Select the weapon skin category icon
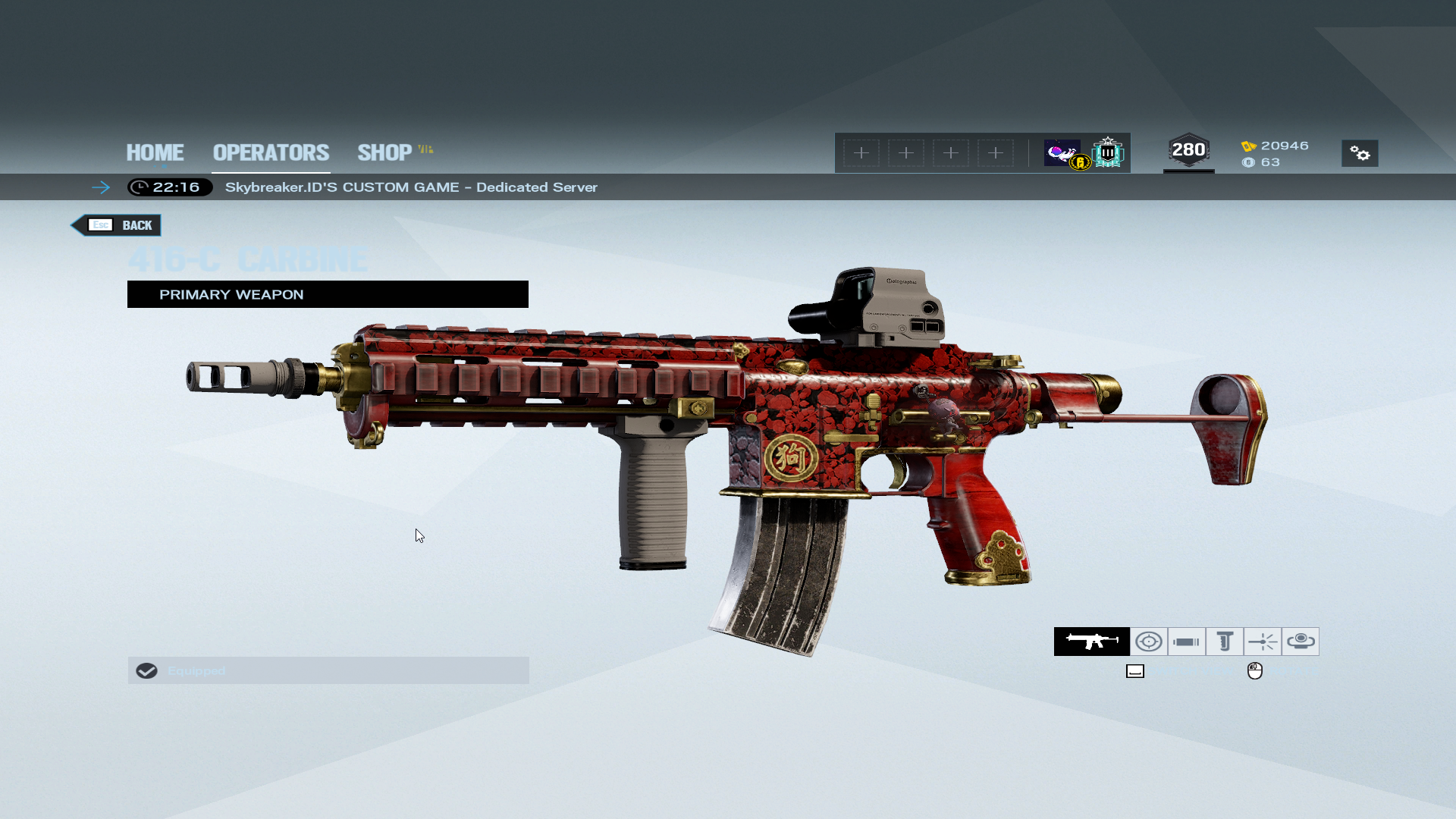This screenshot has height=819, width=1456. 1091,642
